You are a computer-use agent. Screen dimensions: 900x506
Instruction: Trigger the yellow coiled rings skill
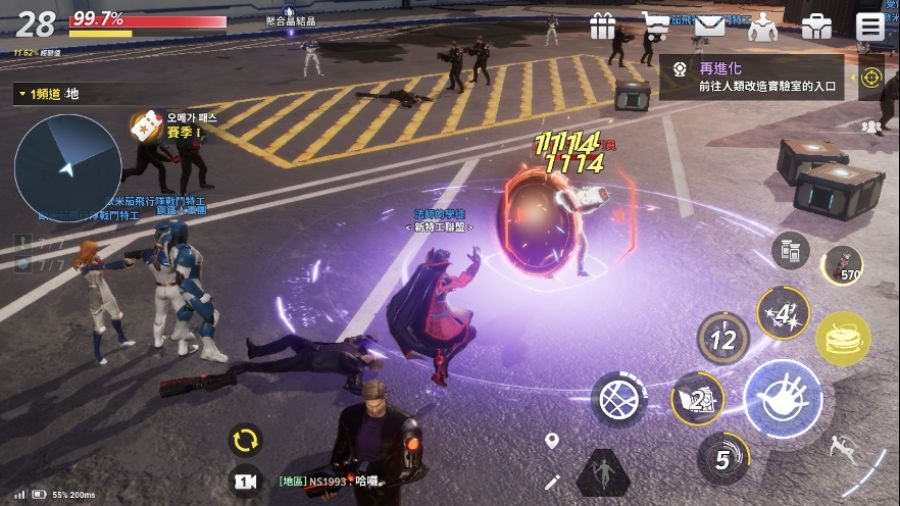pos(842,339)
